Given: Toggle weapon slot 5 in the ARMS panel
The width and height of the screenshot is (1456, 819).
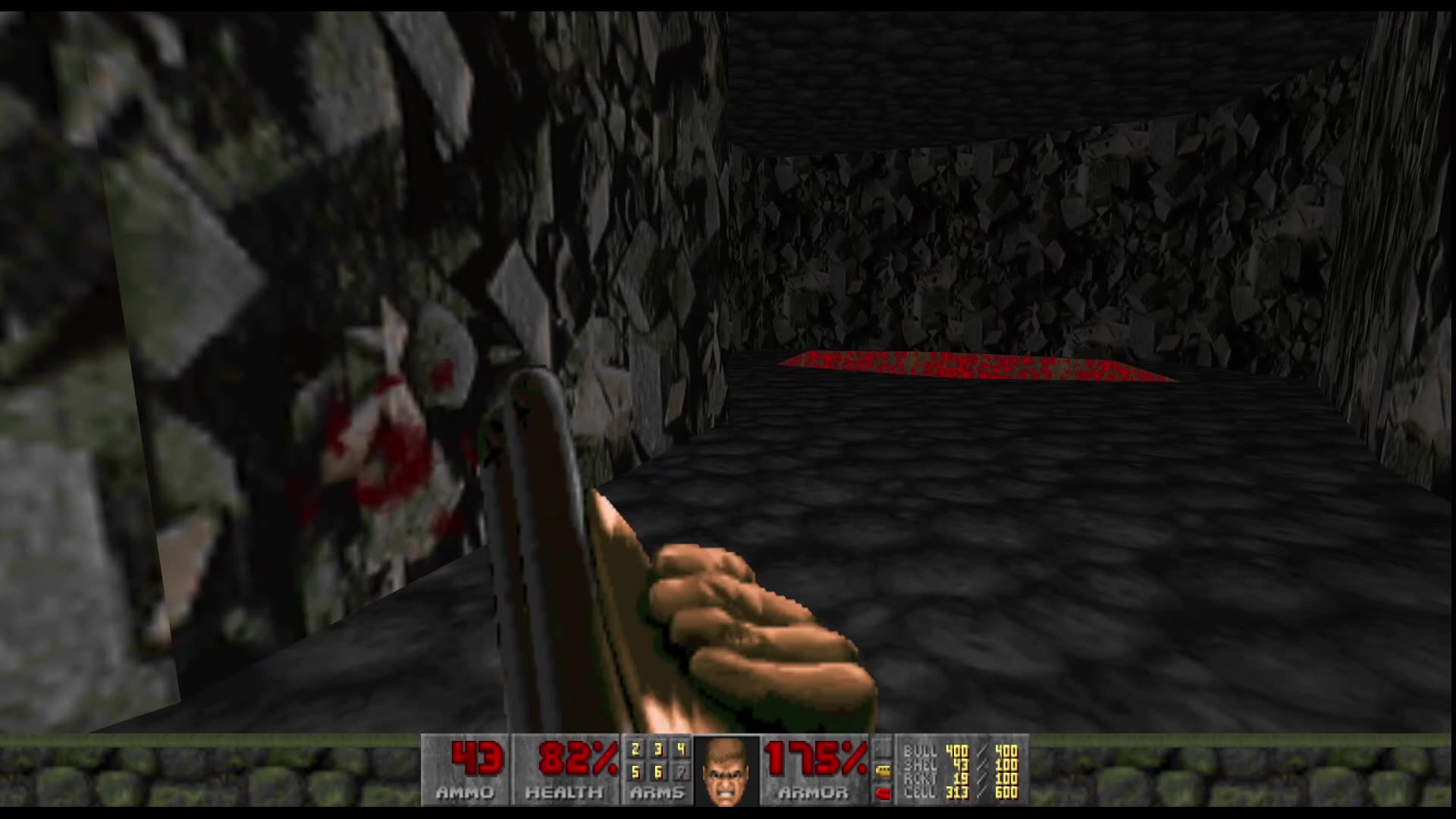Looking at the screenshot, I should 635,771.
